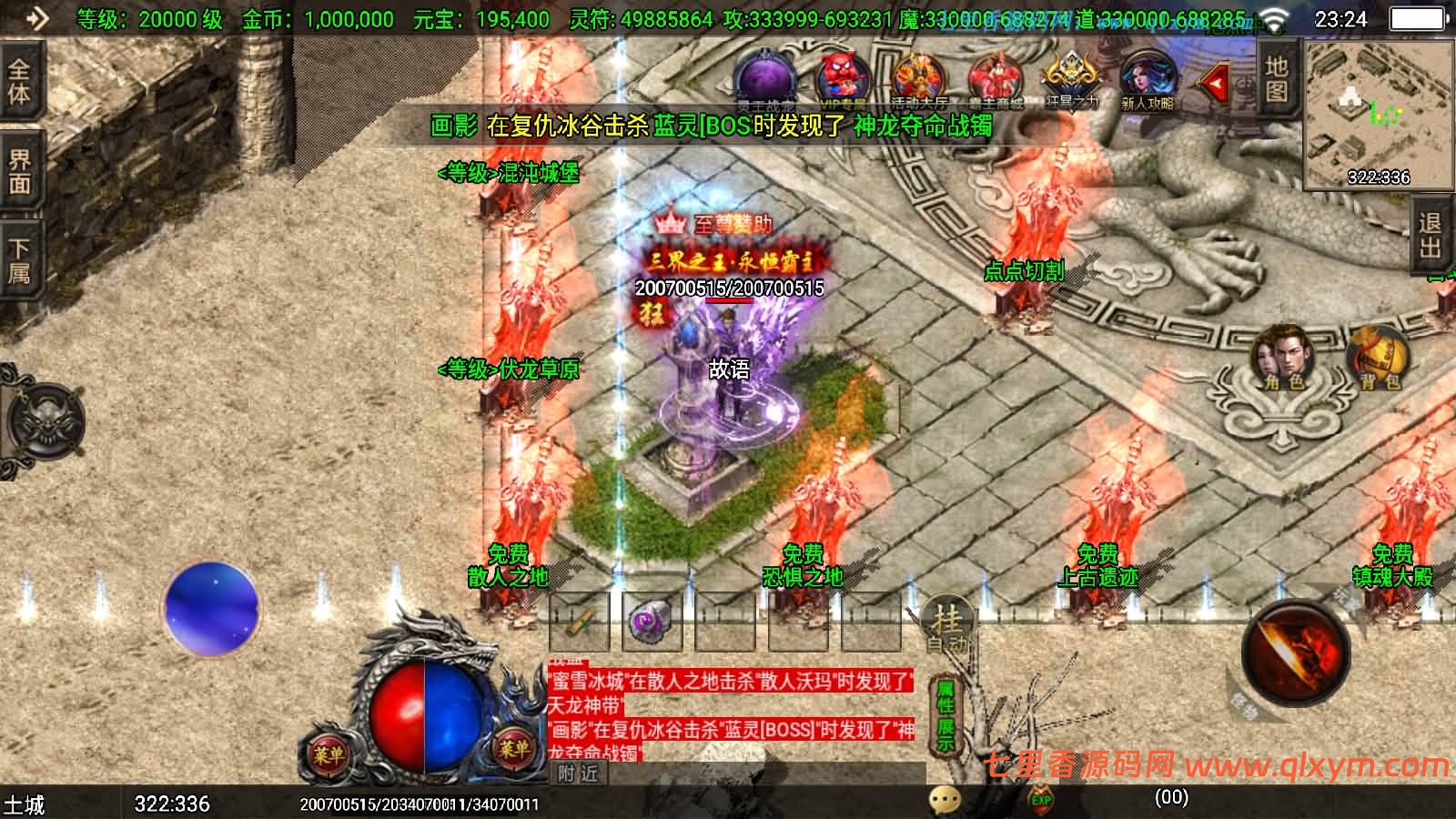Open the VIP专属 icon
This screenshot has width=1456, height=819.
click(844, 80)
